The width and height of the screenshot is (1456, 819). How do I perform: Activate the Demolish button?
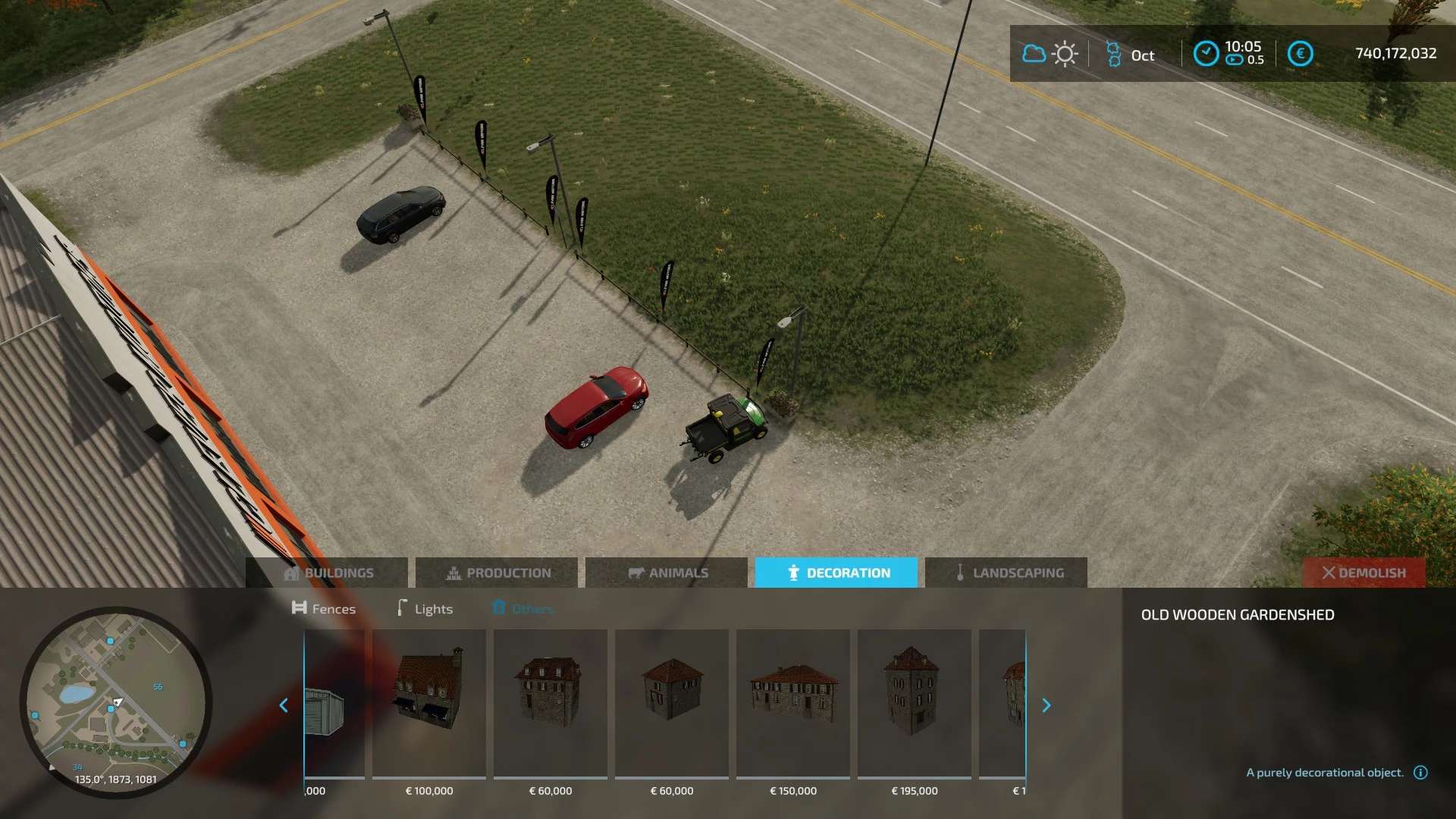(x=1363, y=573)
